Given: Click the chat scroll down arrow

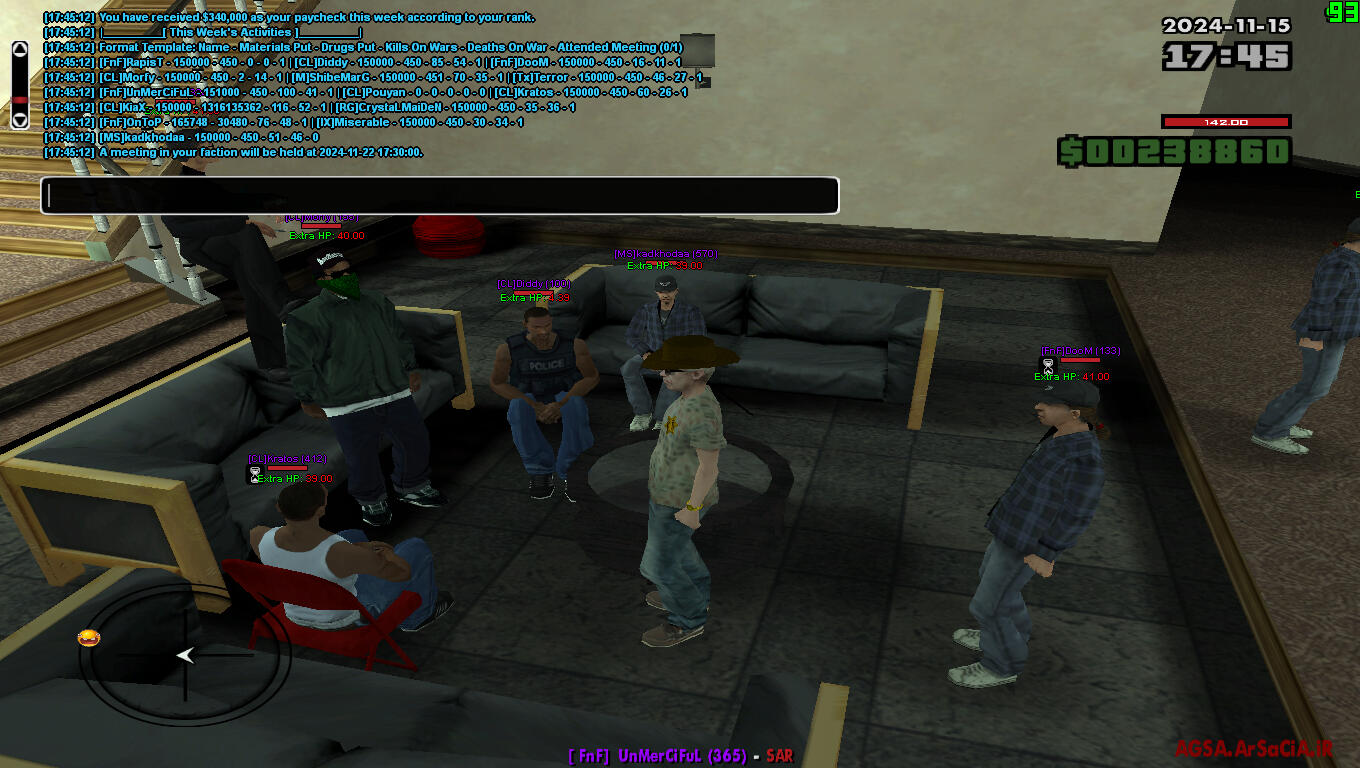Looking at the screenshot, I should click(20, 119).
